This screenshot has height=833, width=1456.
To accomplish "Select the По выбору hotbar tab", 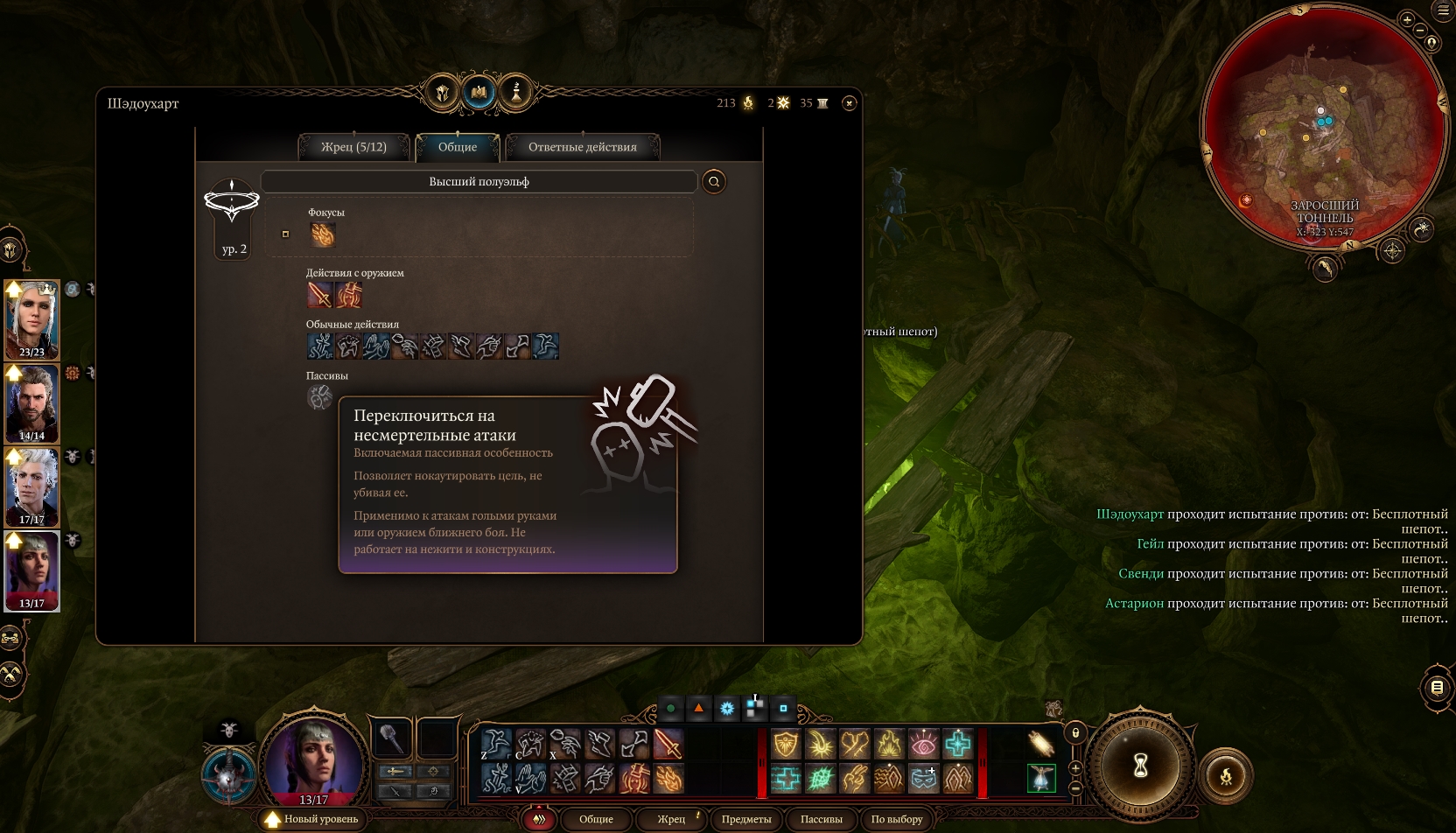I will tap(897, 819).
